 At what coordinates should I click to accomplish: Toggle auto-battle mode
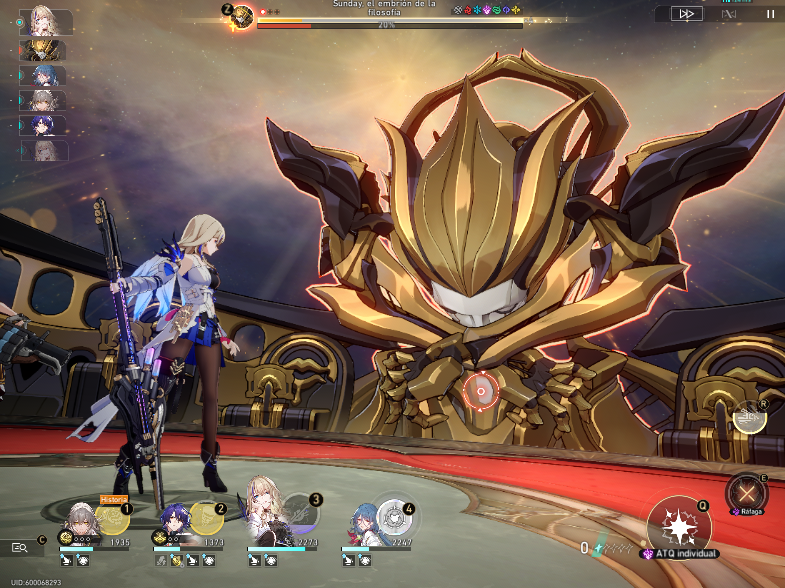click(x=729, y=14)
